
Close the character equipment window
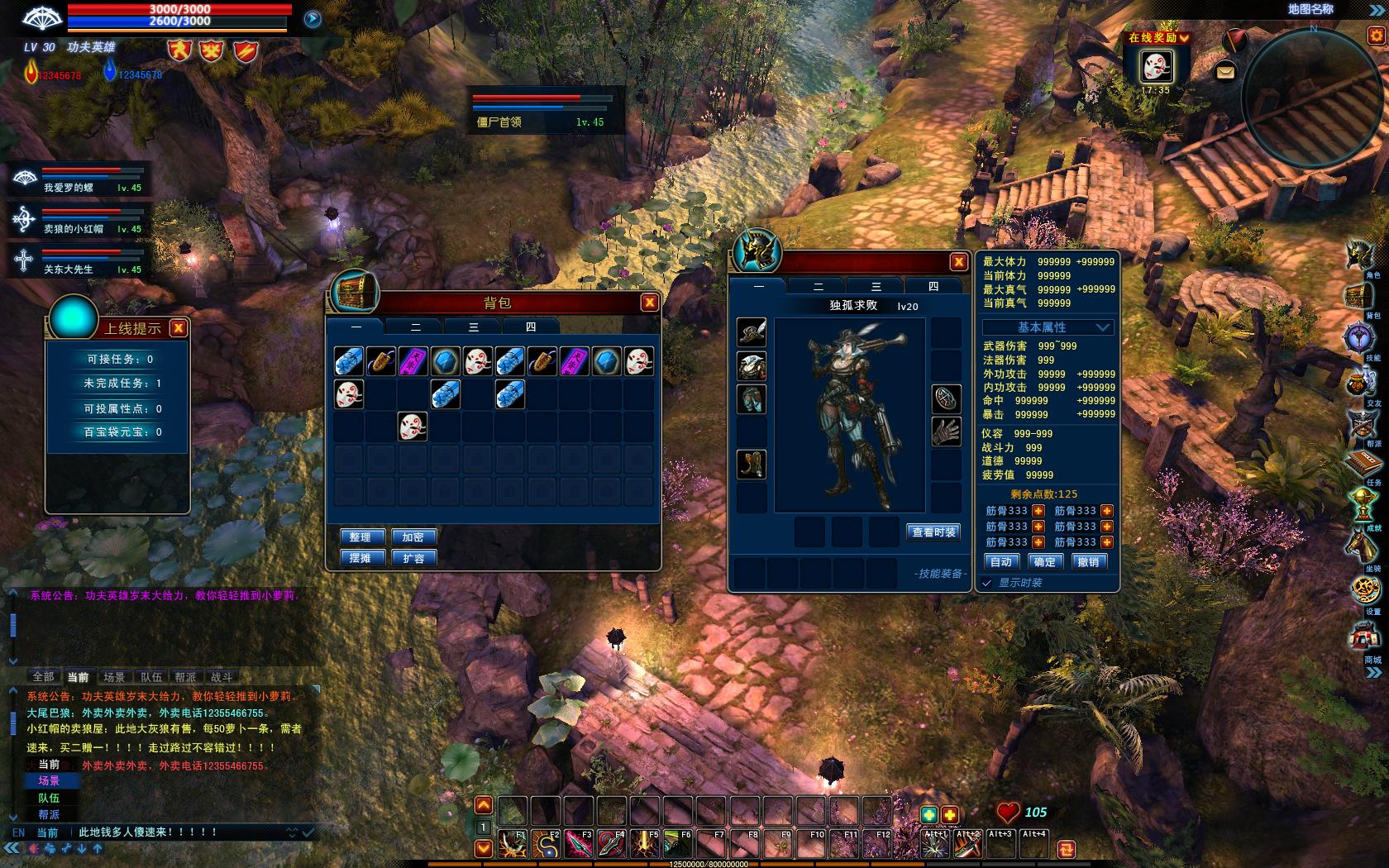pyautogui.click(x=958, y=262)
